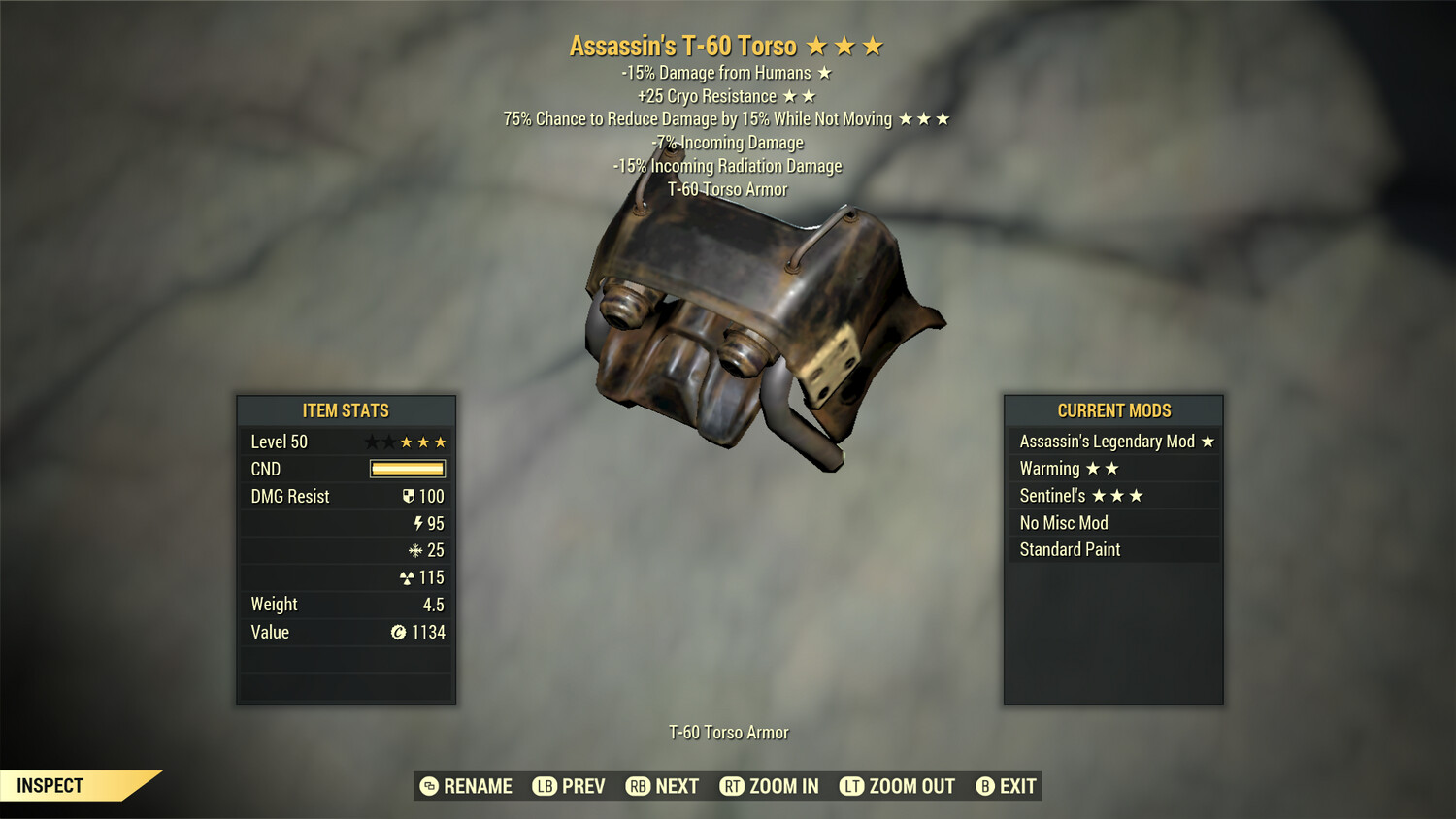
Task: Click the RENAME button
Action: pos(466,786)
